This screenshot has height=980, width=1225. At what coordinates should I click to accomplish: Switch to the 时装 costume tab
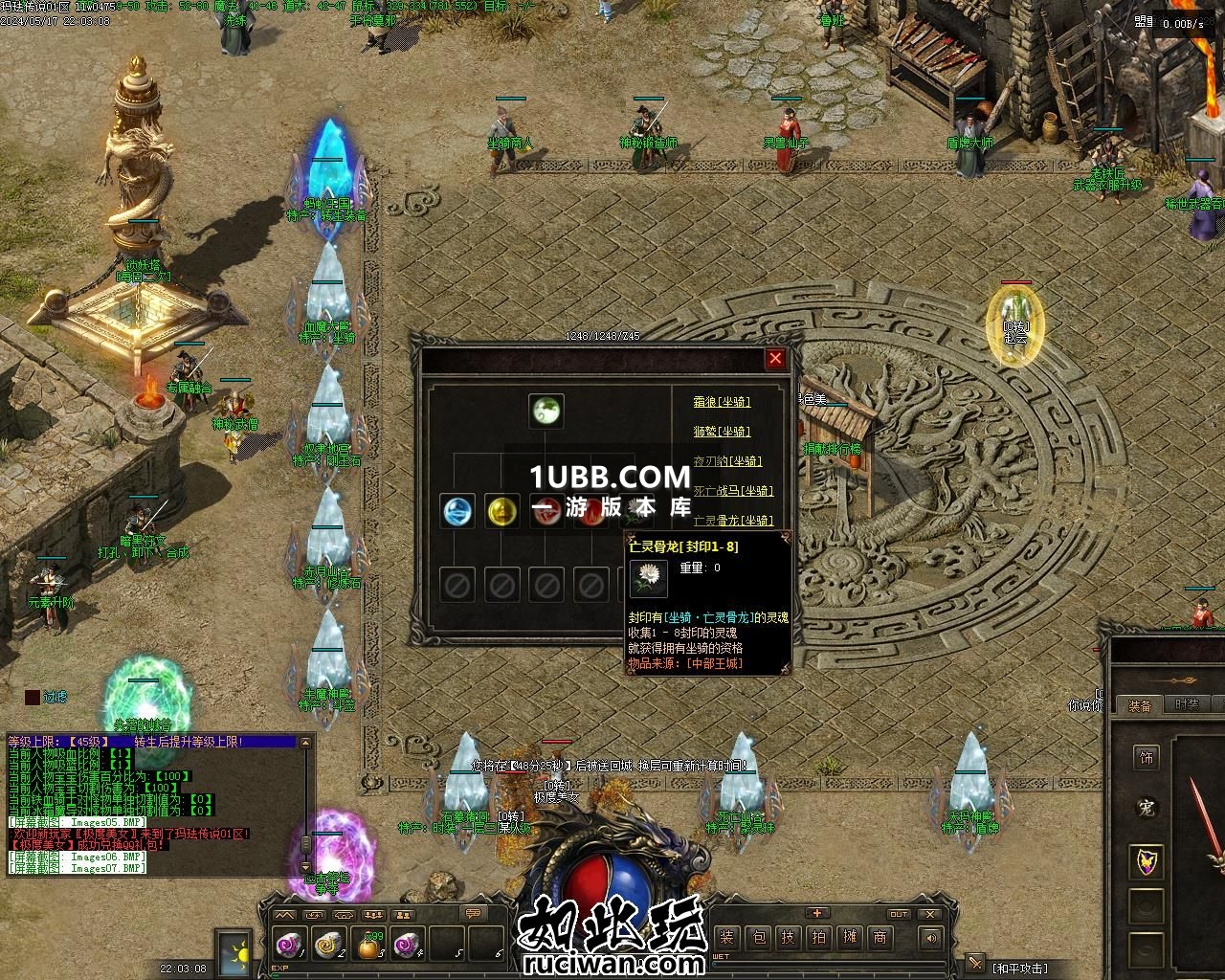[x=1186, y=704]
